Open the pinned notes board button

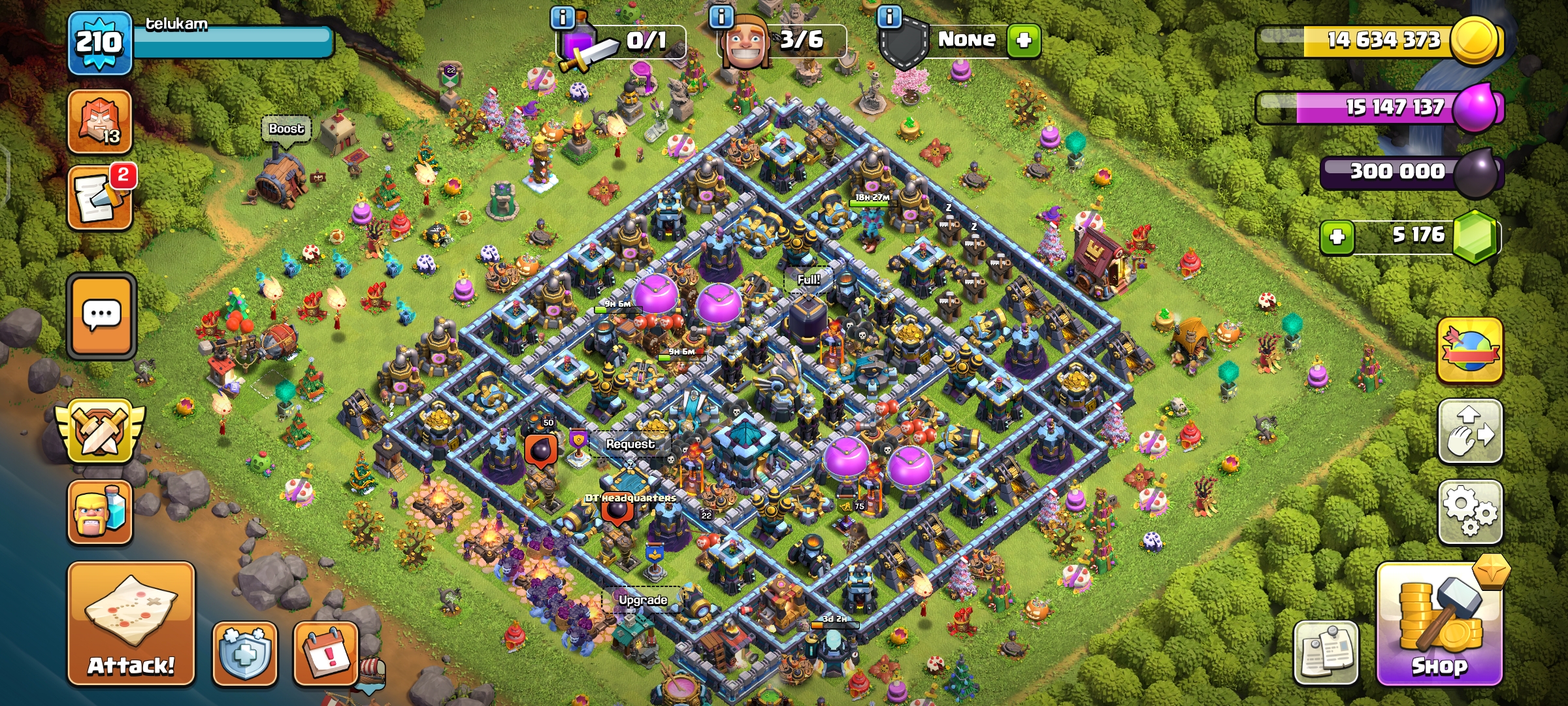tap(1326, 653)
